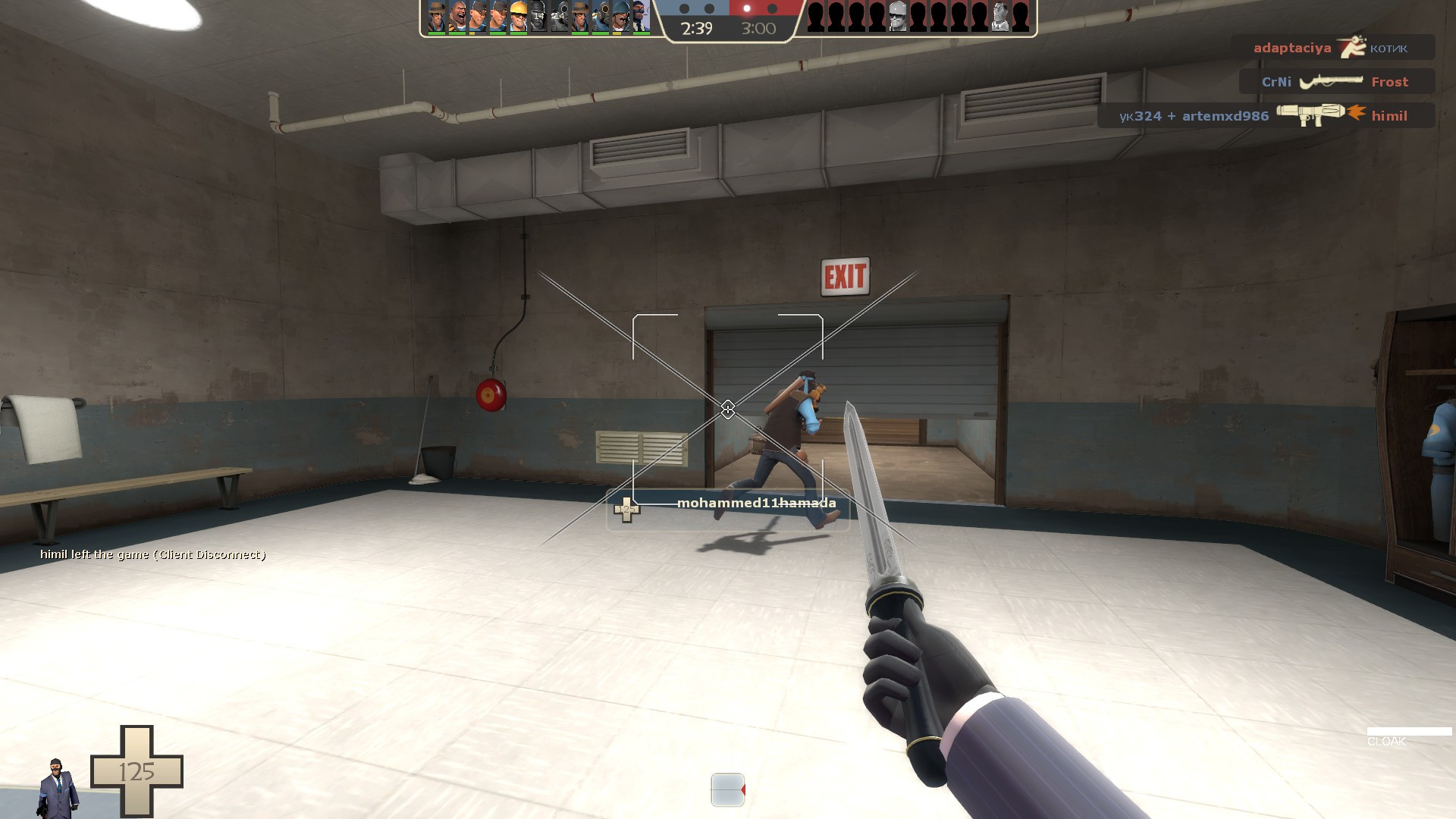1456x819 pixels.
Task: Expand the grayed Sniper avatar showing 14
Action: 559,17
